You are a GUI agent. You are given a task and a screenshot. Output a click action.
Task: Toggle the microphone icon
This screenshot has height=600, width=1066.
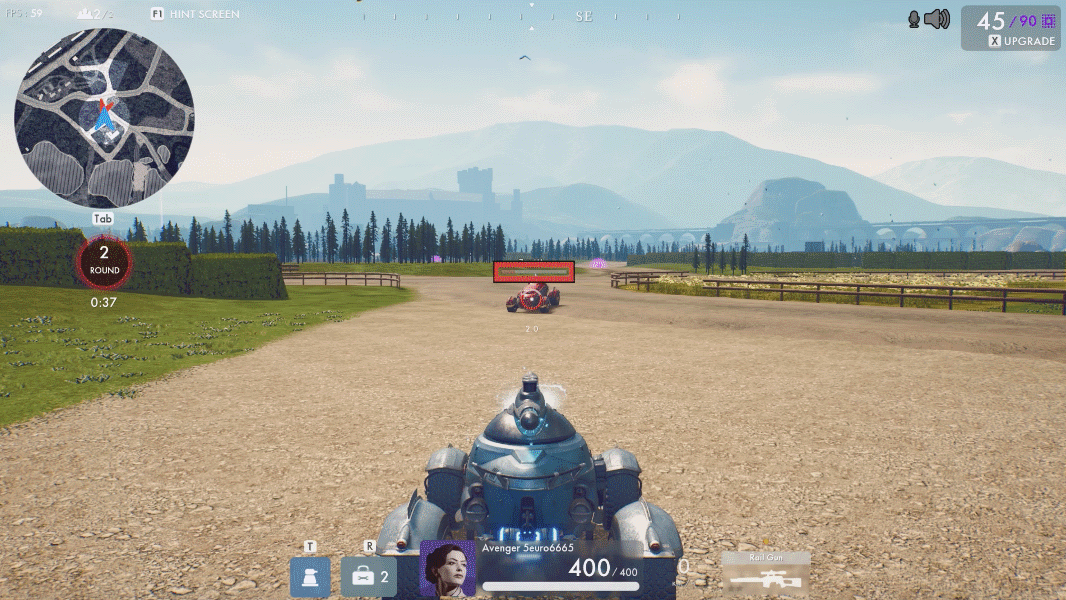[914, 19]
